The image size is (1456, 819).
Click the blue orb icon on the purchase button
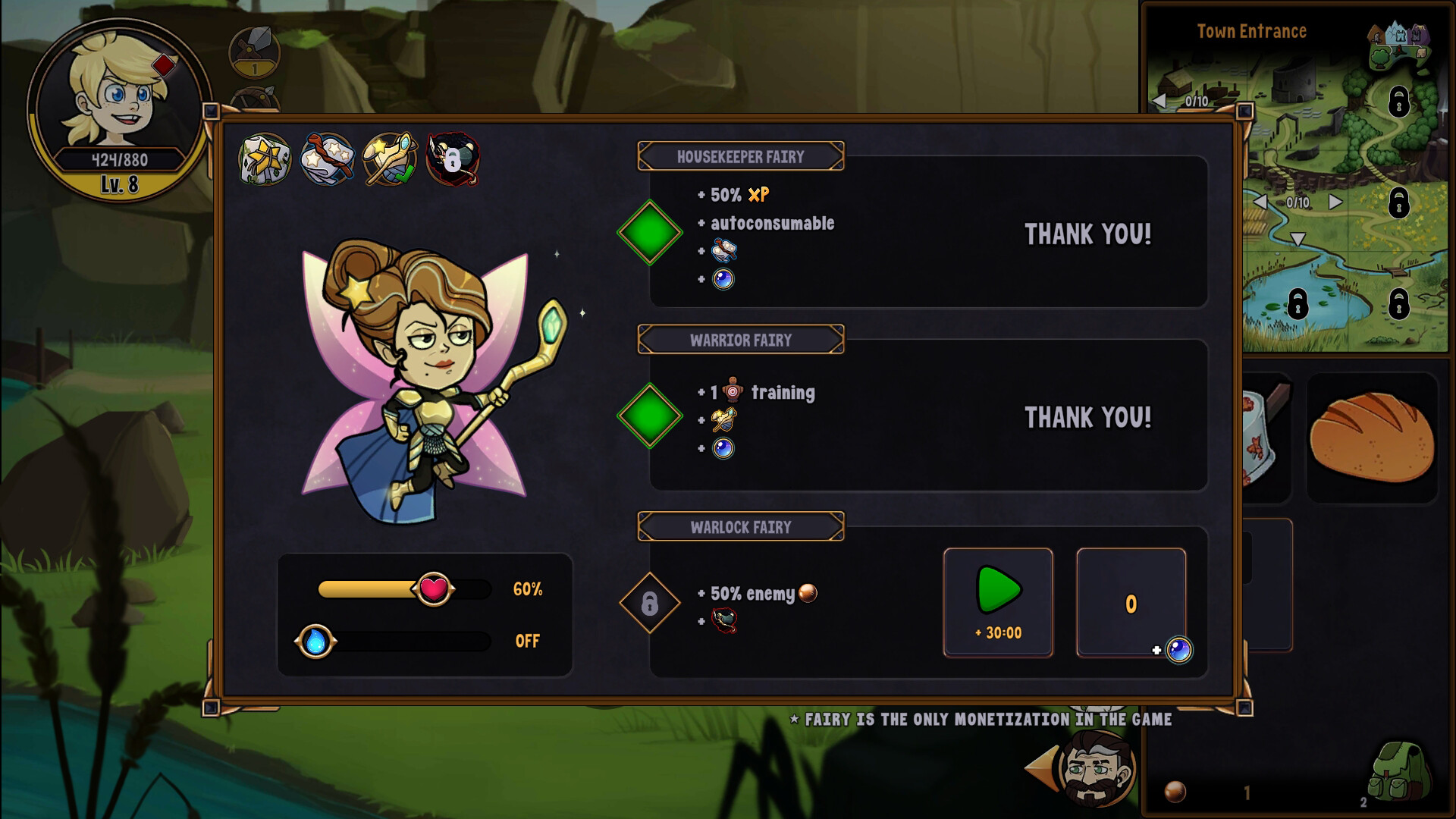coord(1179,650)
